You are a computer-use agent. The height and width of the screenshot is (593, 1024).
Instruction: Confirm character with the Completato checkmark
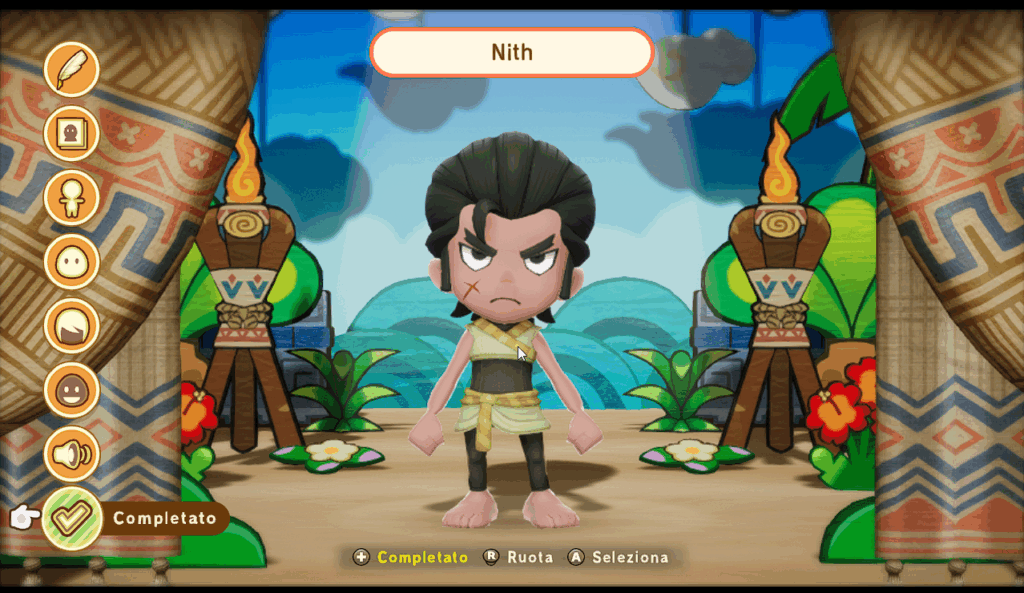coord(72,518)
